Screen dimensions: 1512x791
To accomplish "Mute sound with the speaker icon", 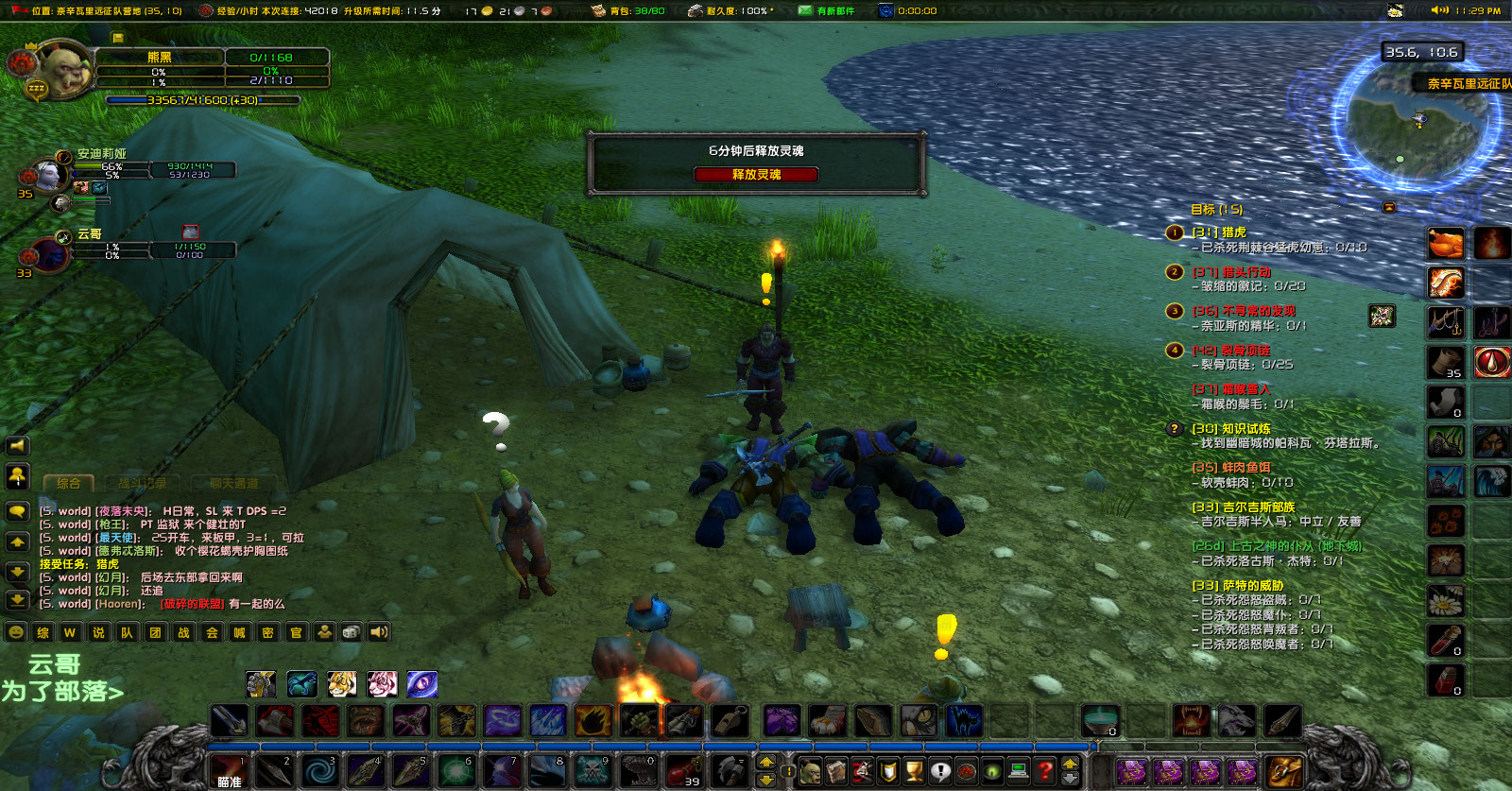I will (379, 632).
